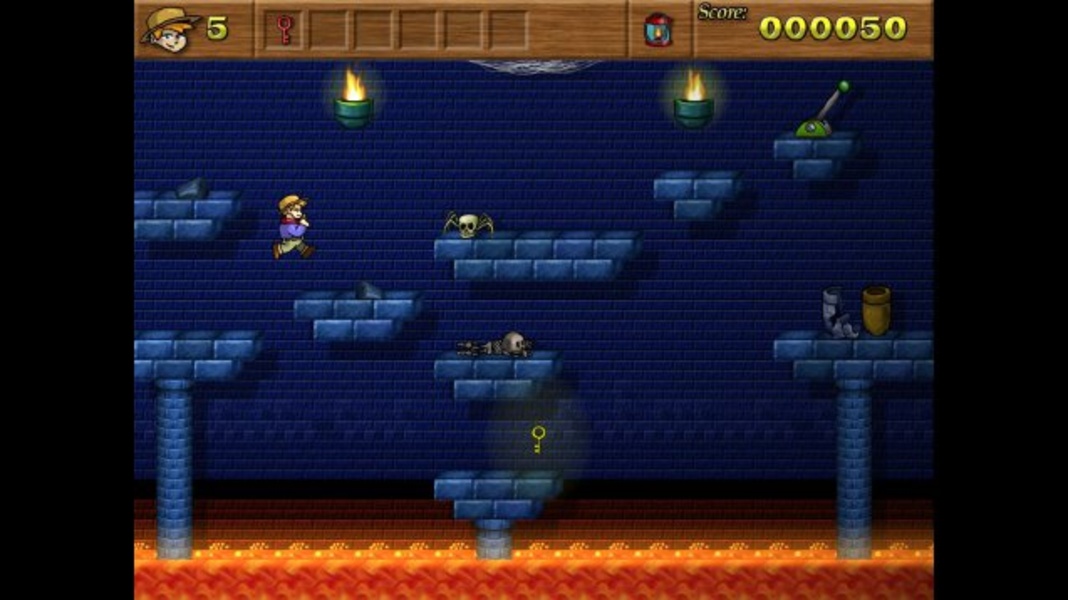Click the explorer boy portrait
1068x600 pixels.
pos(168,29)
